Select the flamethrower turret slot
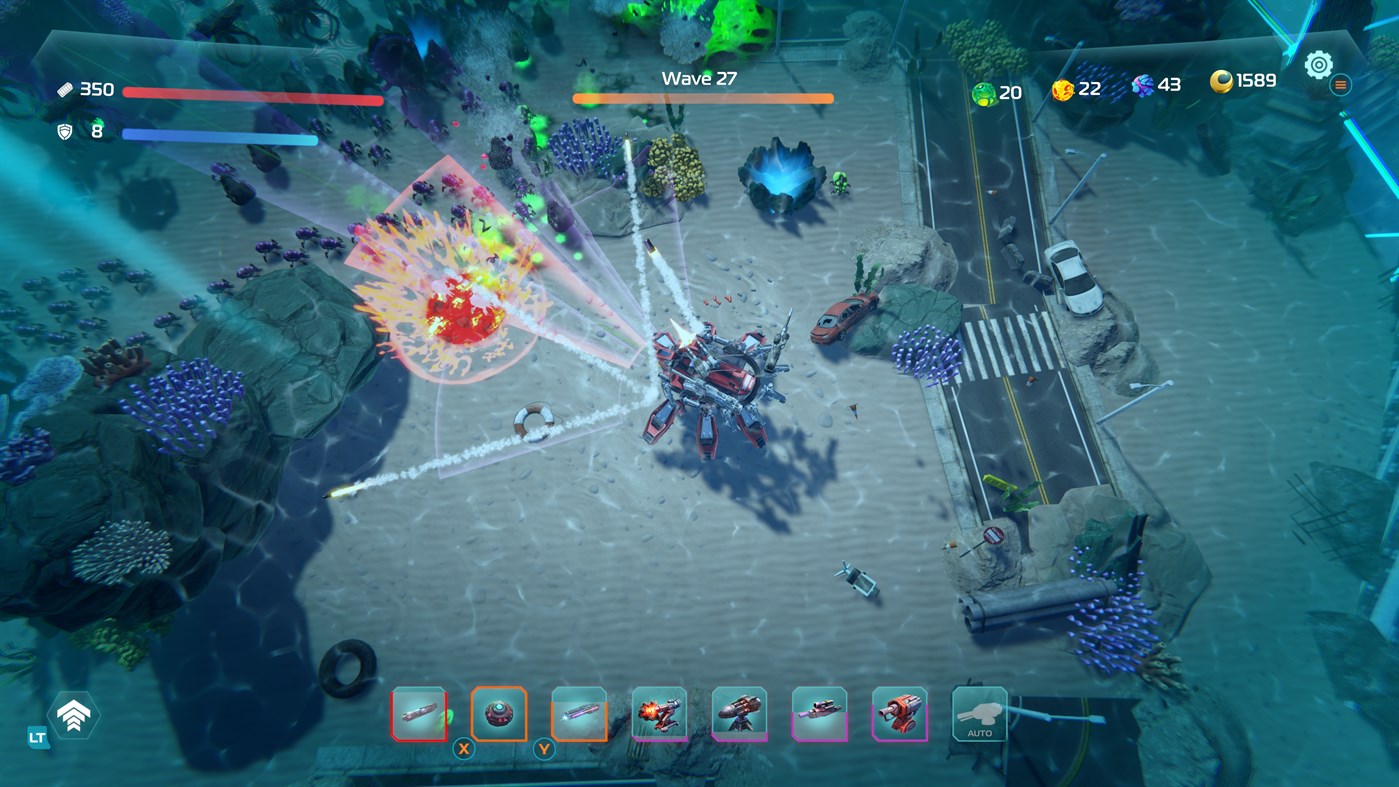Viewport: 1399px width, 787px height. point(660,712)
